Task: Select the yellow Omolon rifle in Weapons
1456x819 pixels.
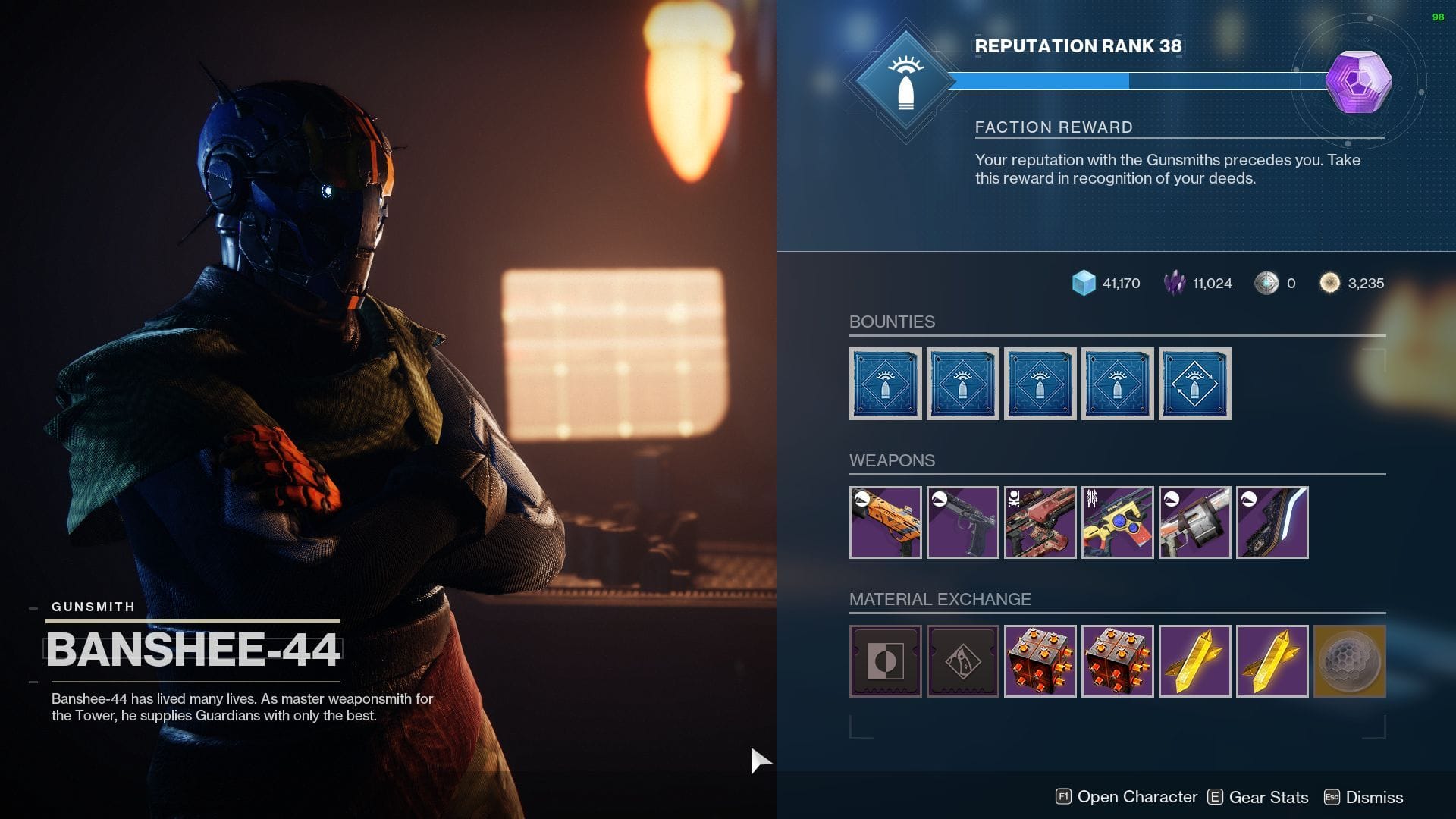Action: point(1117,523)
